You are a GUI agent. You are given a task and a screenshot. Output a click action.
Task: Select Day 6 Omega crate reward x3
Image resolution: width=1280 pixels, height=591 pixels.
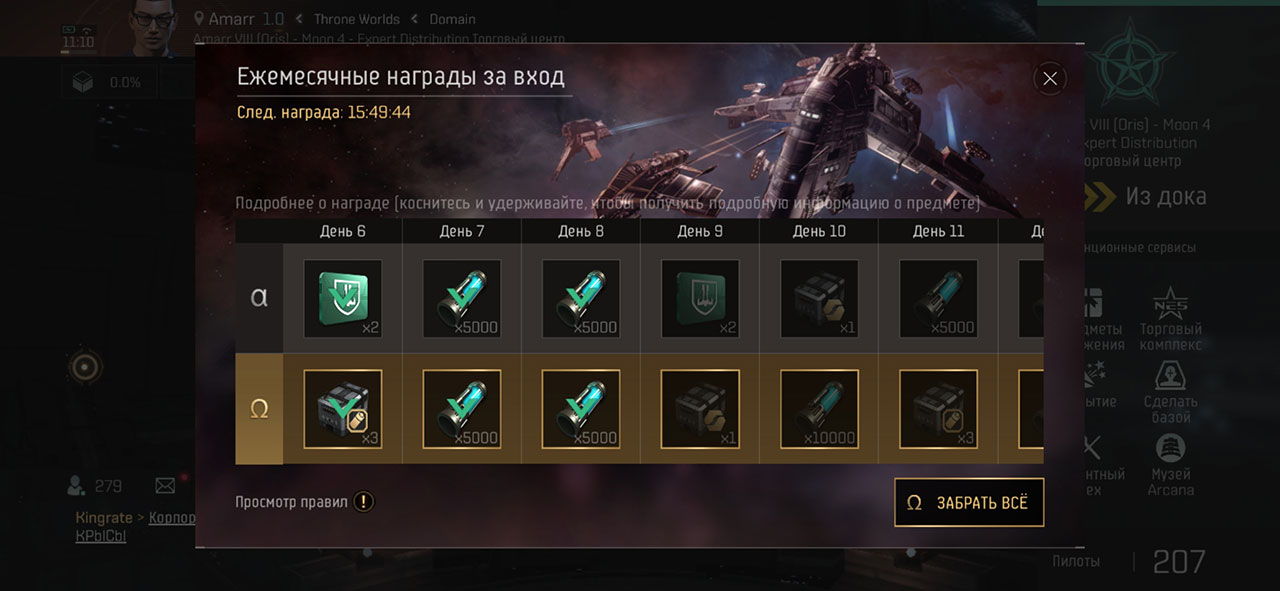(343, 408)
